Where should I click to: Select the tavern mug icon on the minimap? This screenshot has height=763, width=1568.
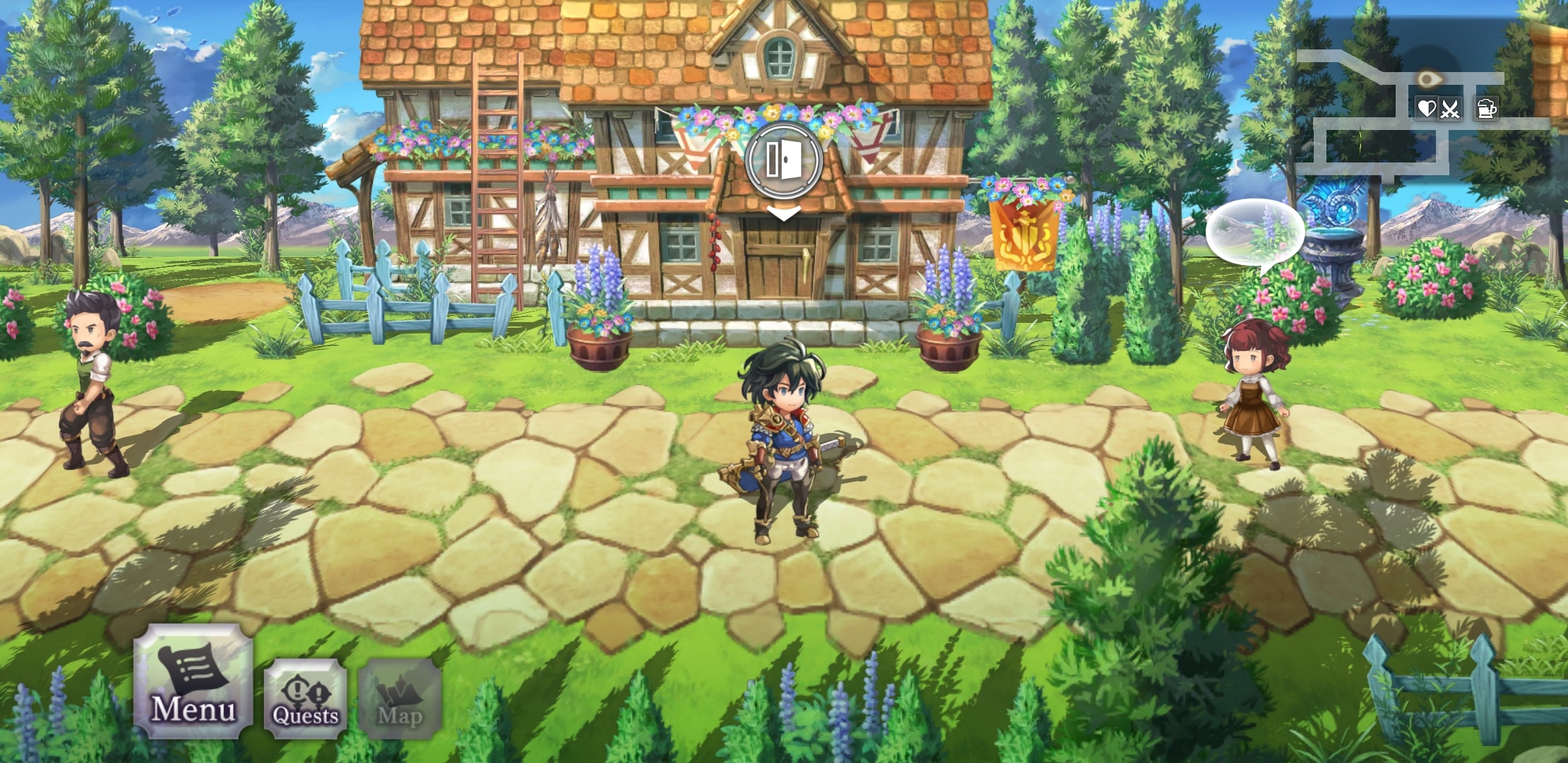pos(1487,109)
